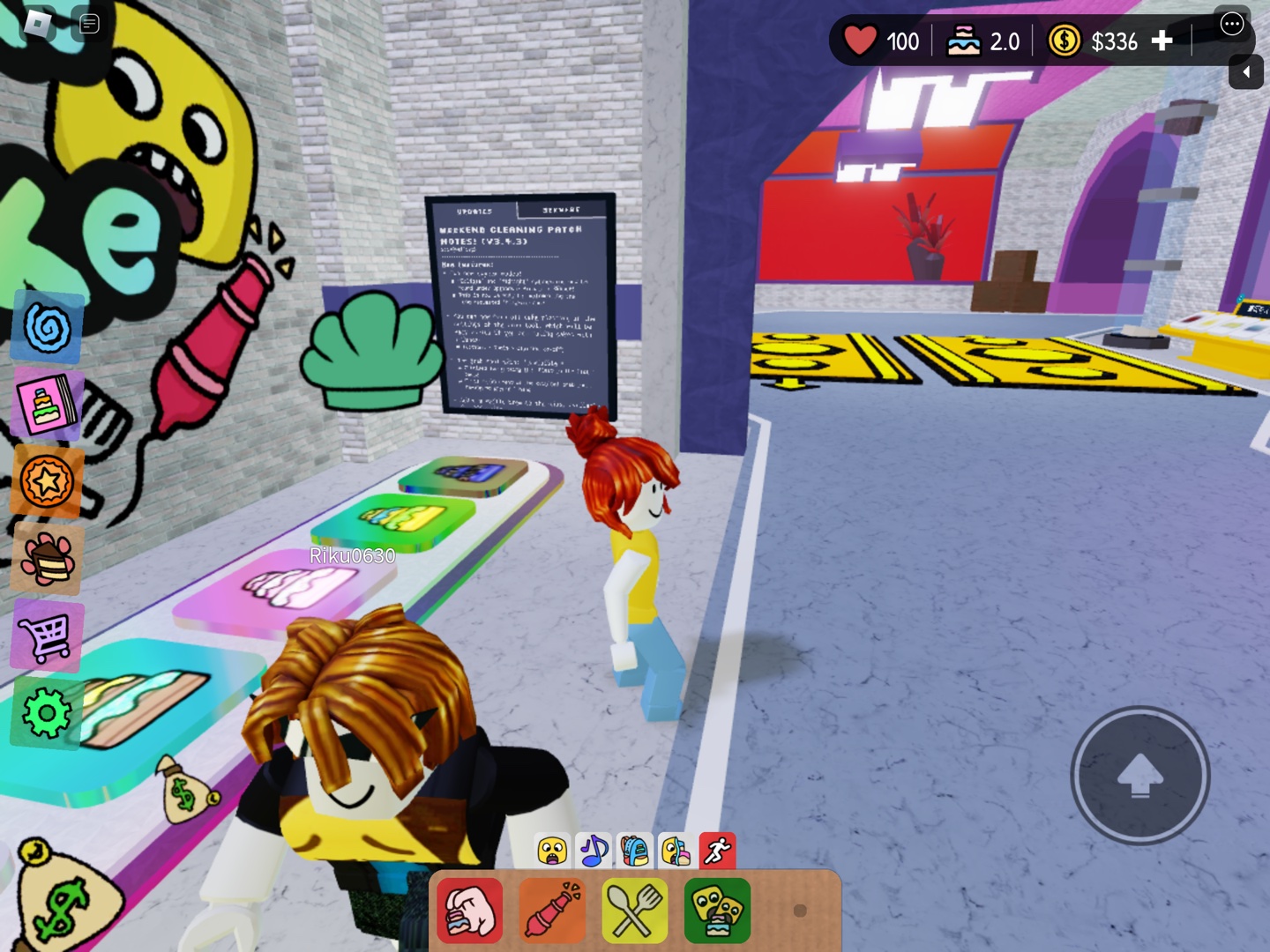Open the green gear settings
This screenshot has width=1270, height=952.
click(x=48, y=713)
